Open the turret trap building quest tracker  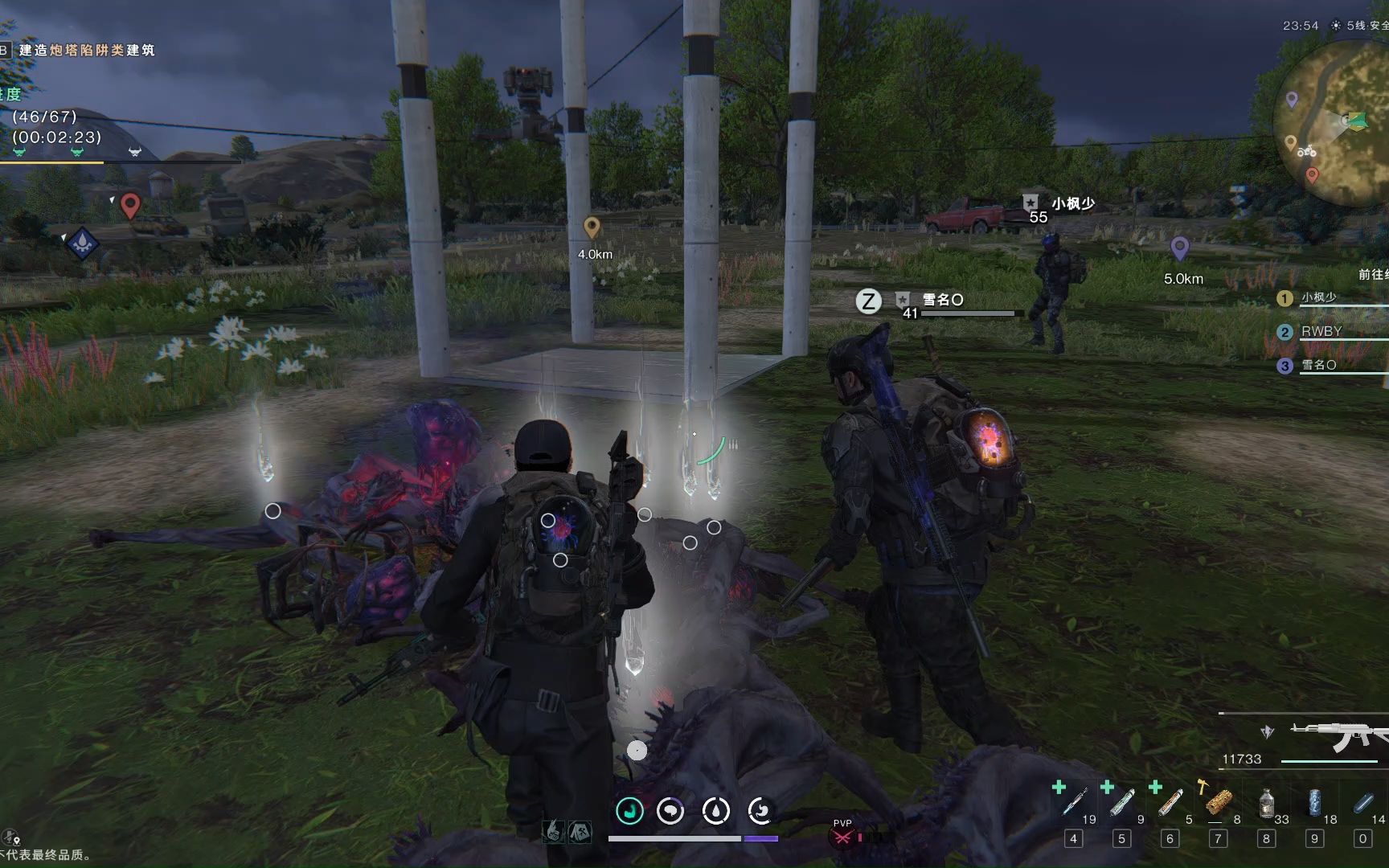coord(86,50)
